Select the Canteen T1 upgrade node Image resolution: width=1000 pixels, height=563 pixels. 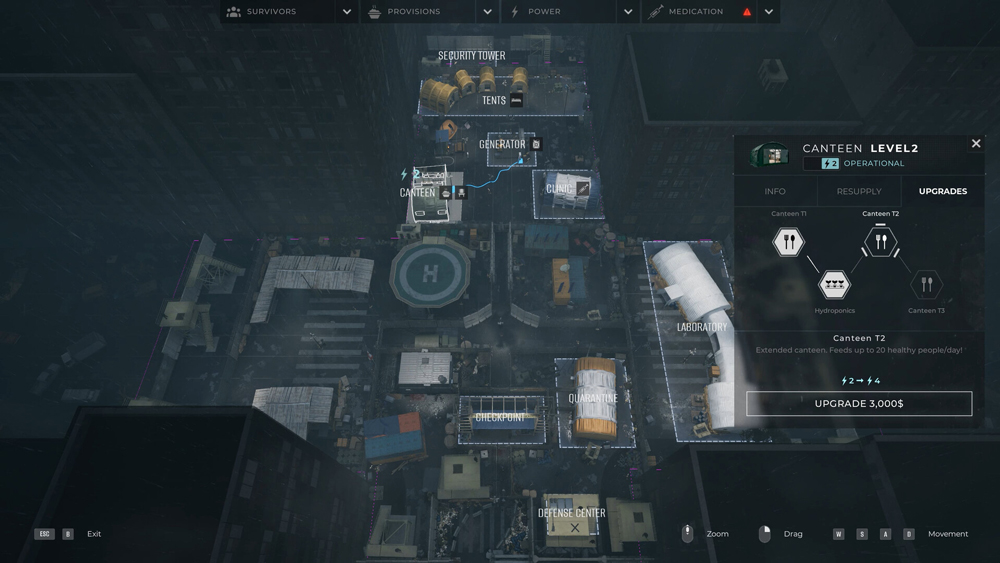(x=789, y=241)
